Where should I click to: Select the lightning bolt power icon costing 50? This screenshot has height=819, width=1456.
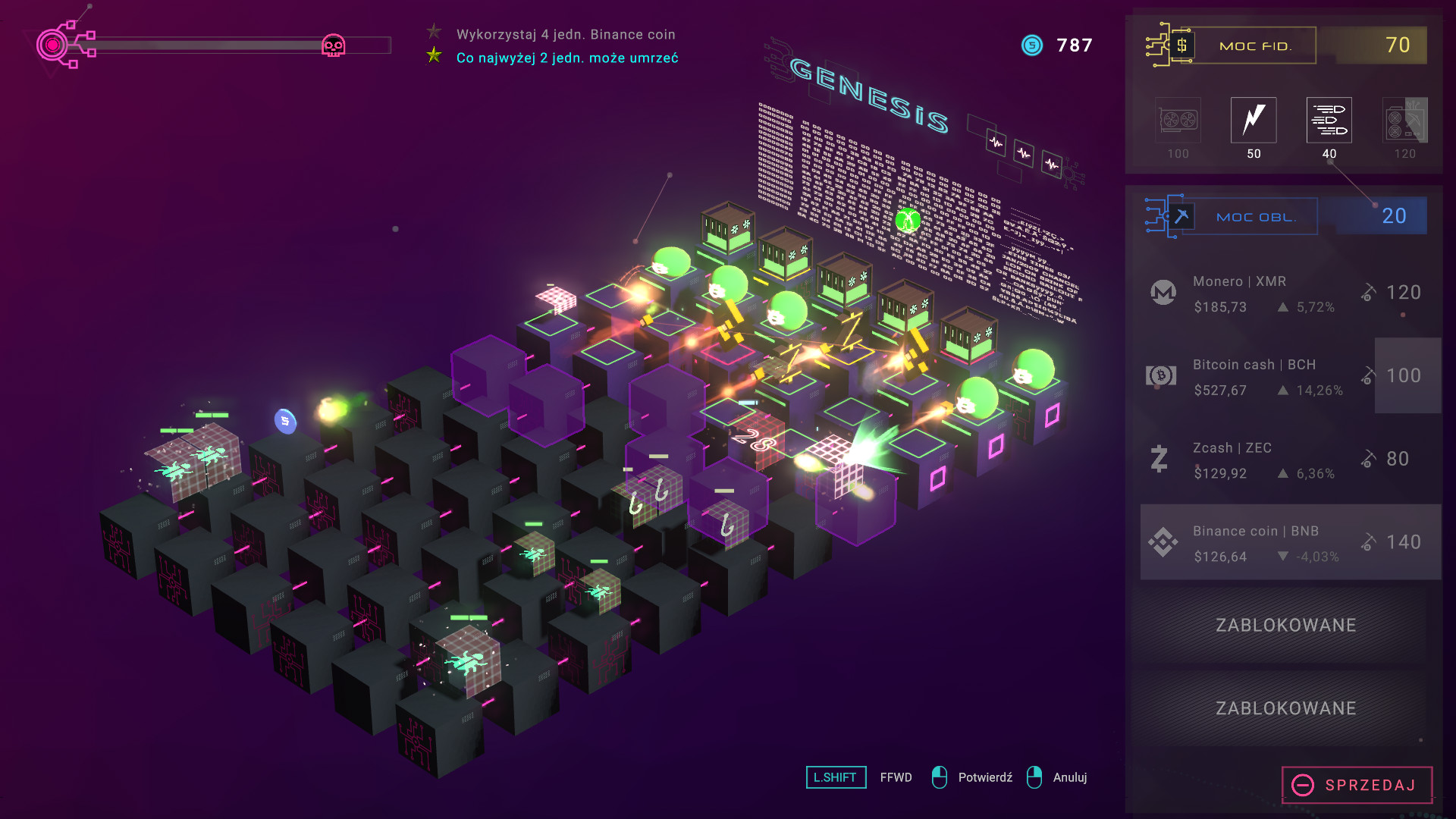click(1253, 120)
